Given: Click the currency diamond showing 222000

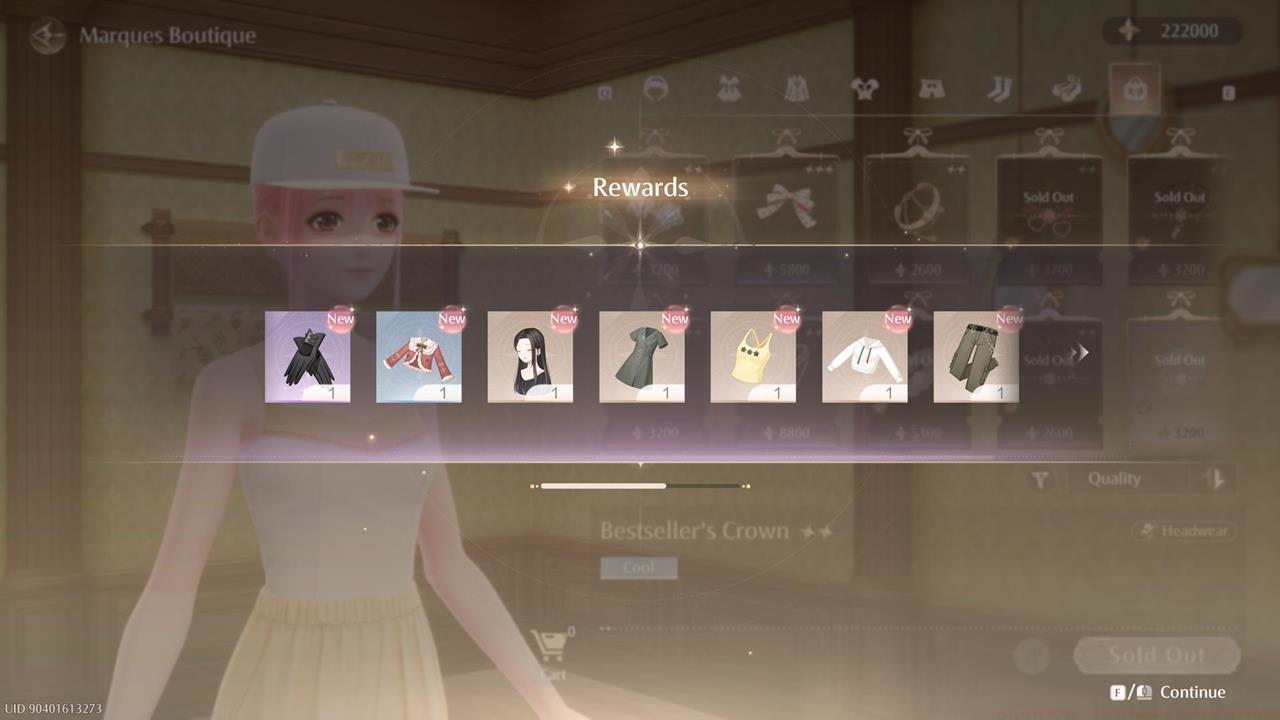Looking at the screenshot, I should tap(1170, 30).
